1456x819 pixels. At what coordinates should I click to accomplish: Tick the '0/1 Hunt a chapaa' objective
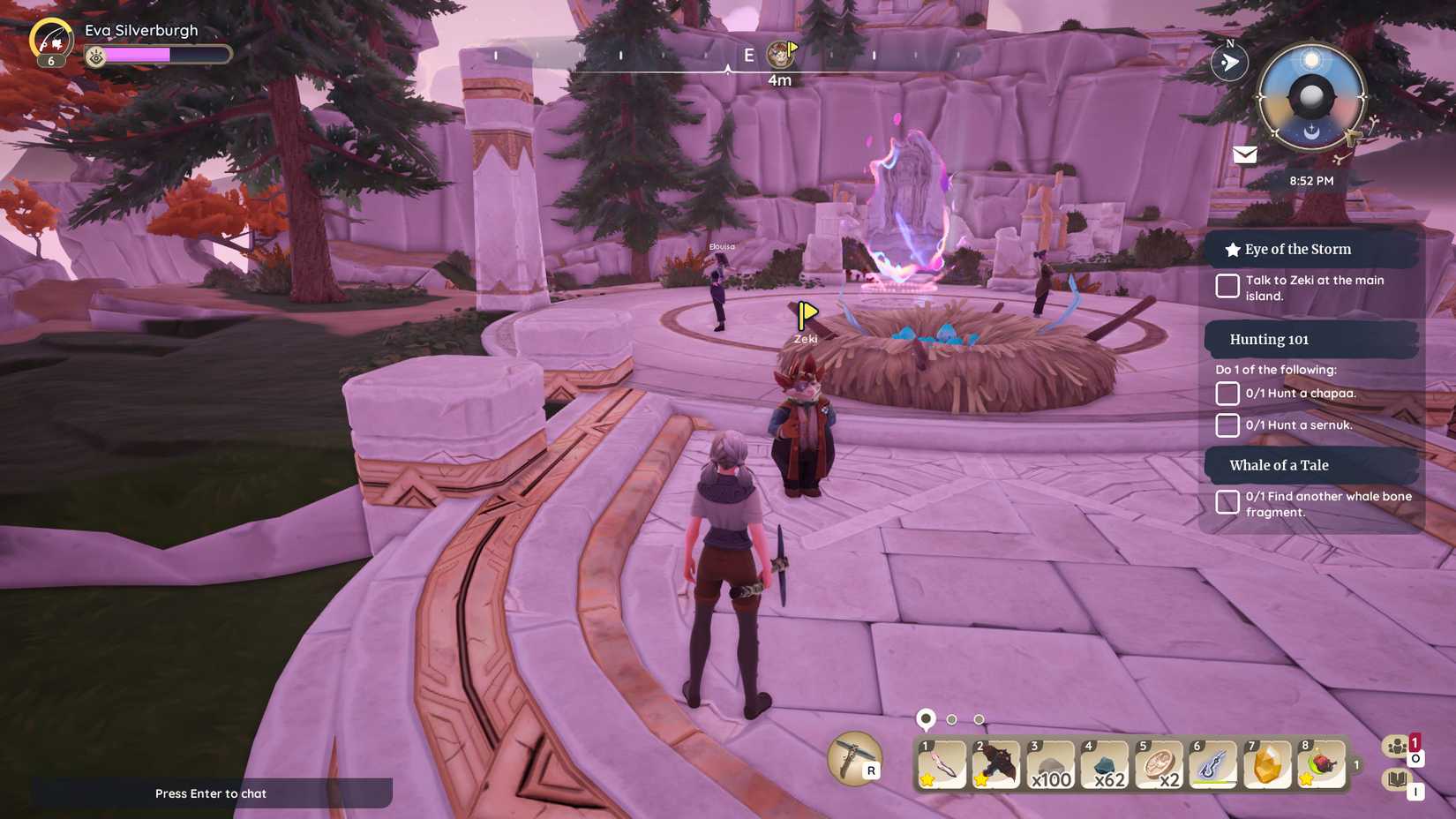coord(1227,394)
